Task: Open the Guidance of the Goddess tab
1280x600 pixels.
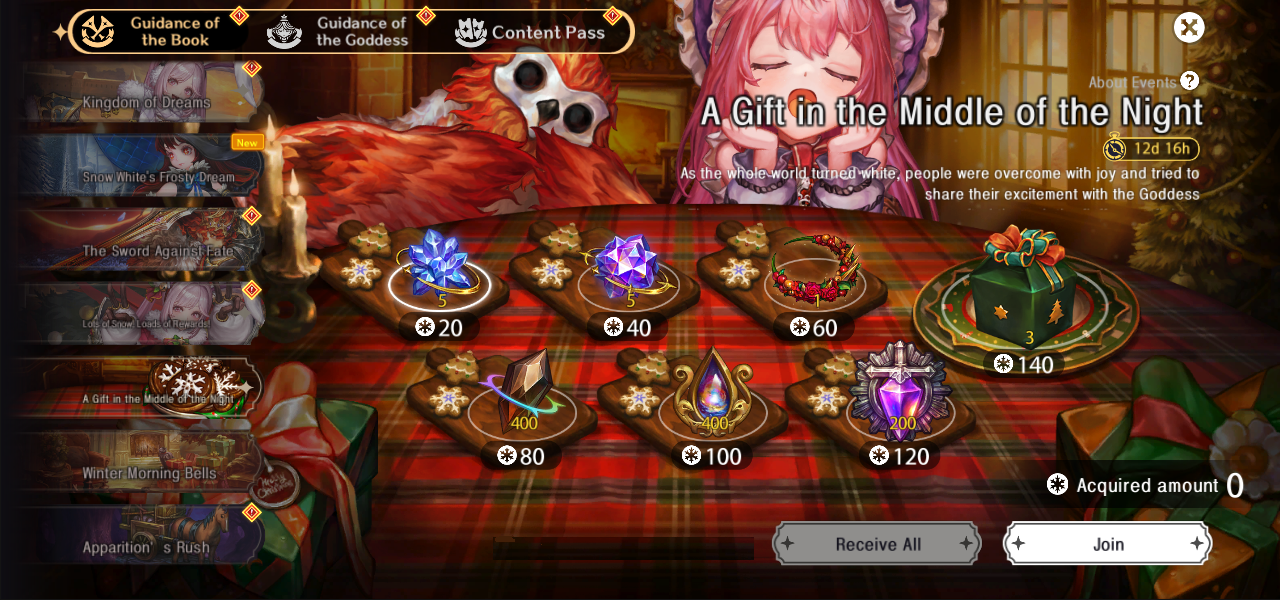Action: pyautogui.click(x=340, y=31)
